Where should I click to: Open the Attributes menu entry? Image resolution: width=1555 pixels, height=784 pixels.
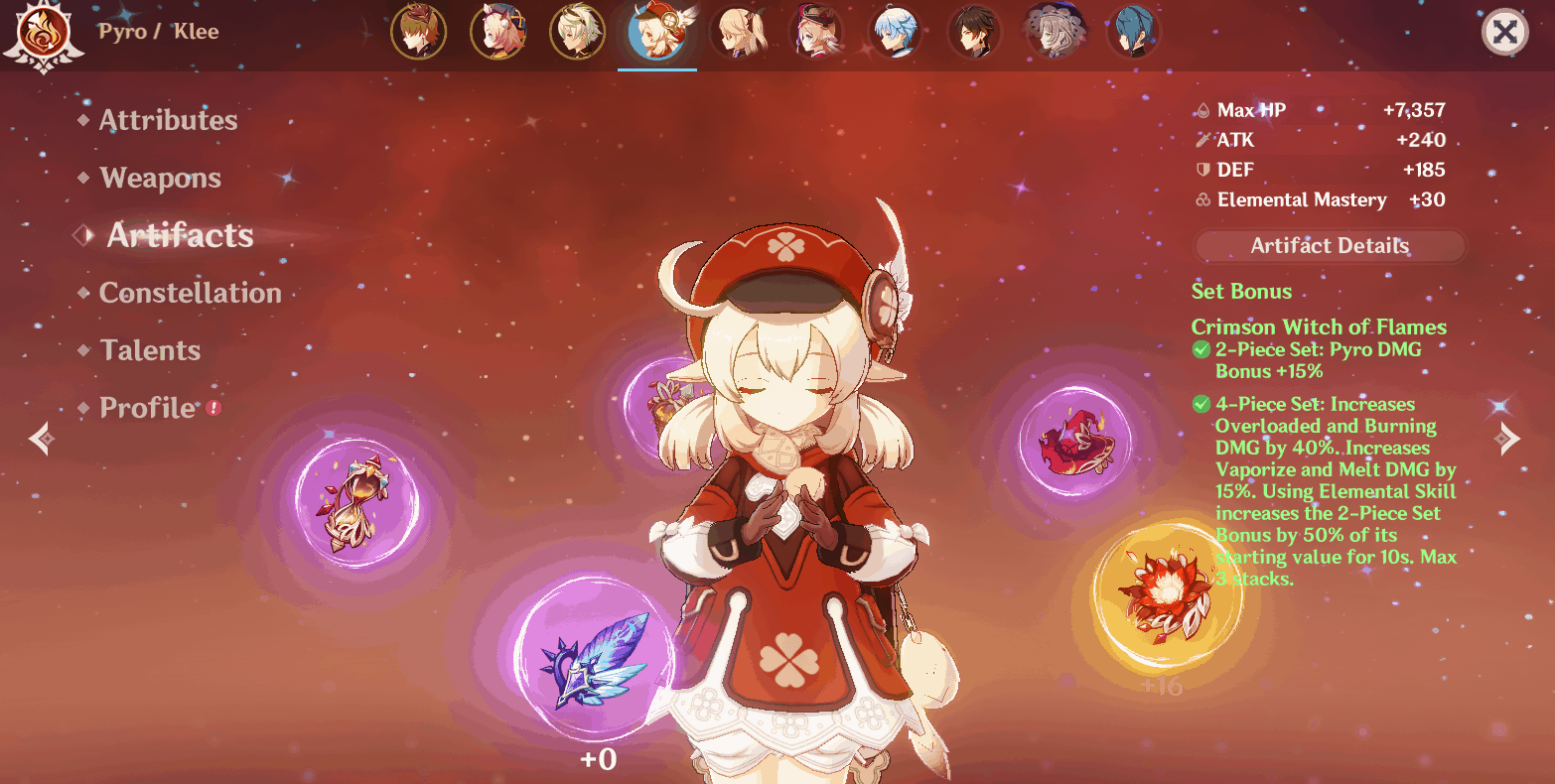click(x=167, y=119)
